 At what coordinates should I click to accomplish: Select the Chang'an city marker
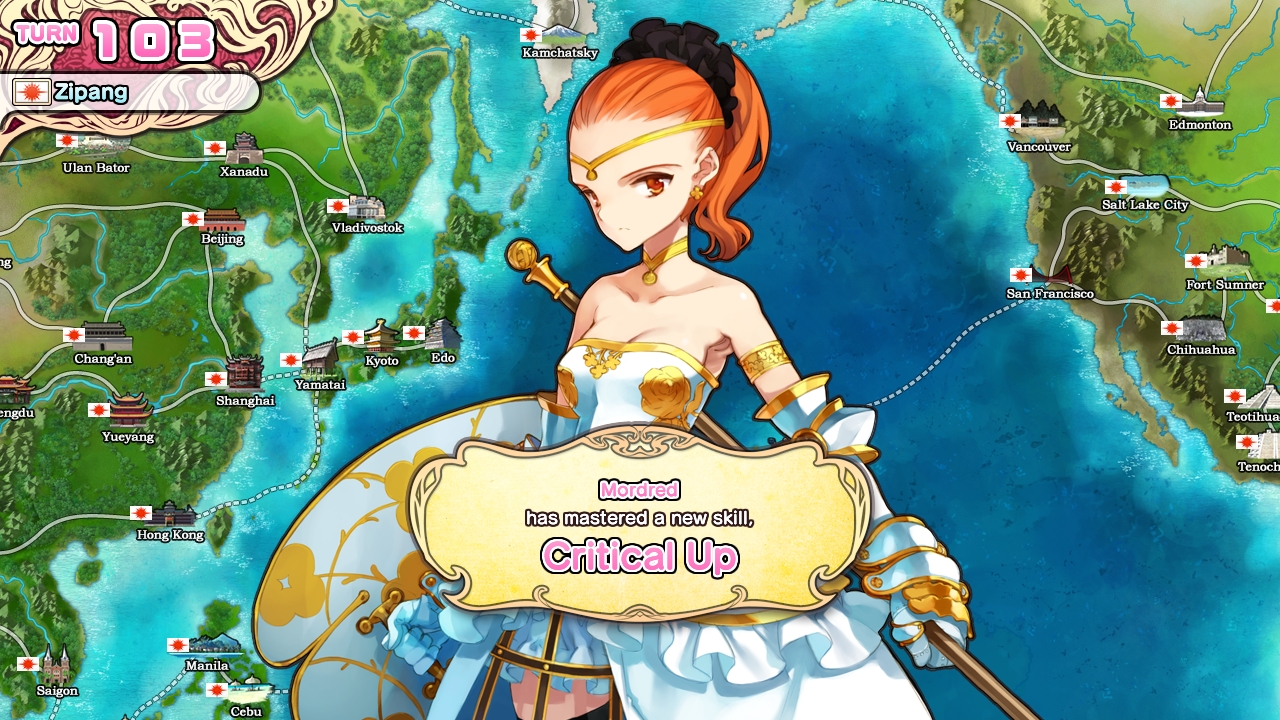105,338
